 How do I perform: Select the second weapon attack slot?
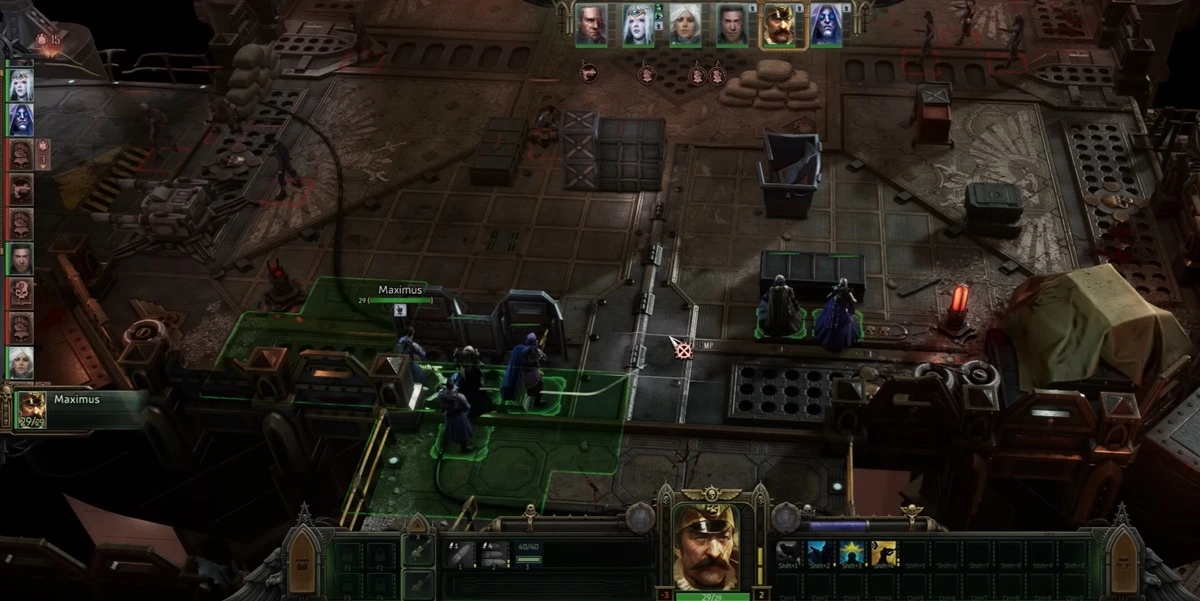(493, 553)
